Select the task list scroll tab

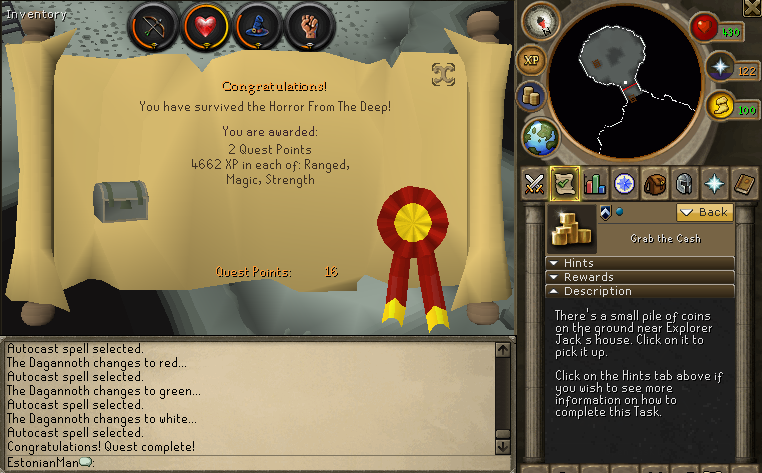point(566,183)
